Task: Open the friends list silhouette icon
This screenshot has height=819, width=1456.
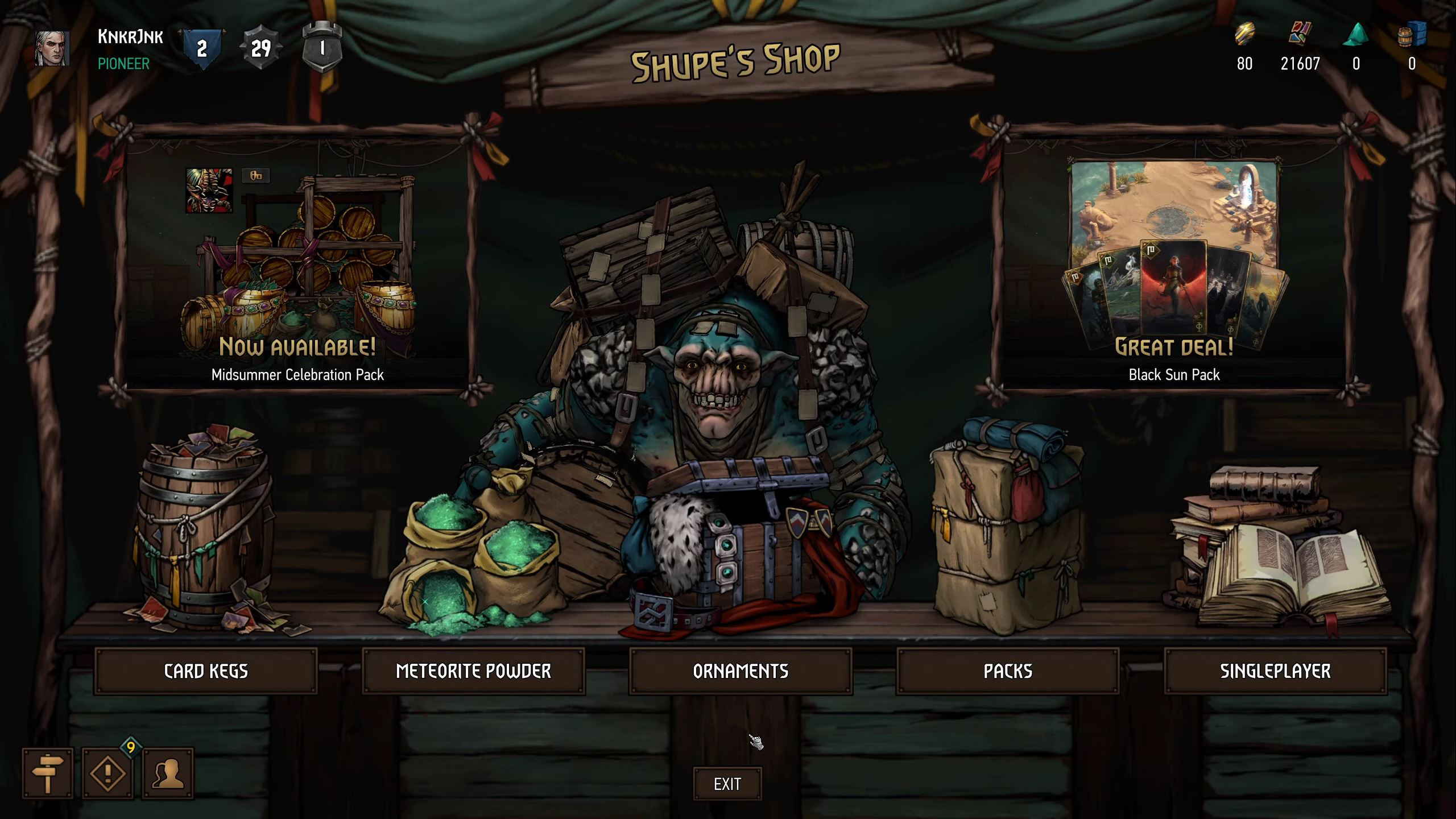Action: pos(167,775)
